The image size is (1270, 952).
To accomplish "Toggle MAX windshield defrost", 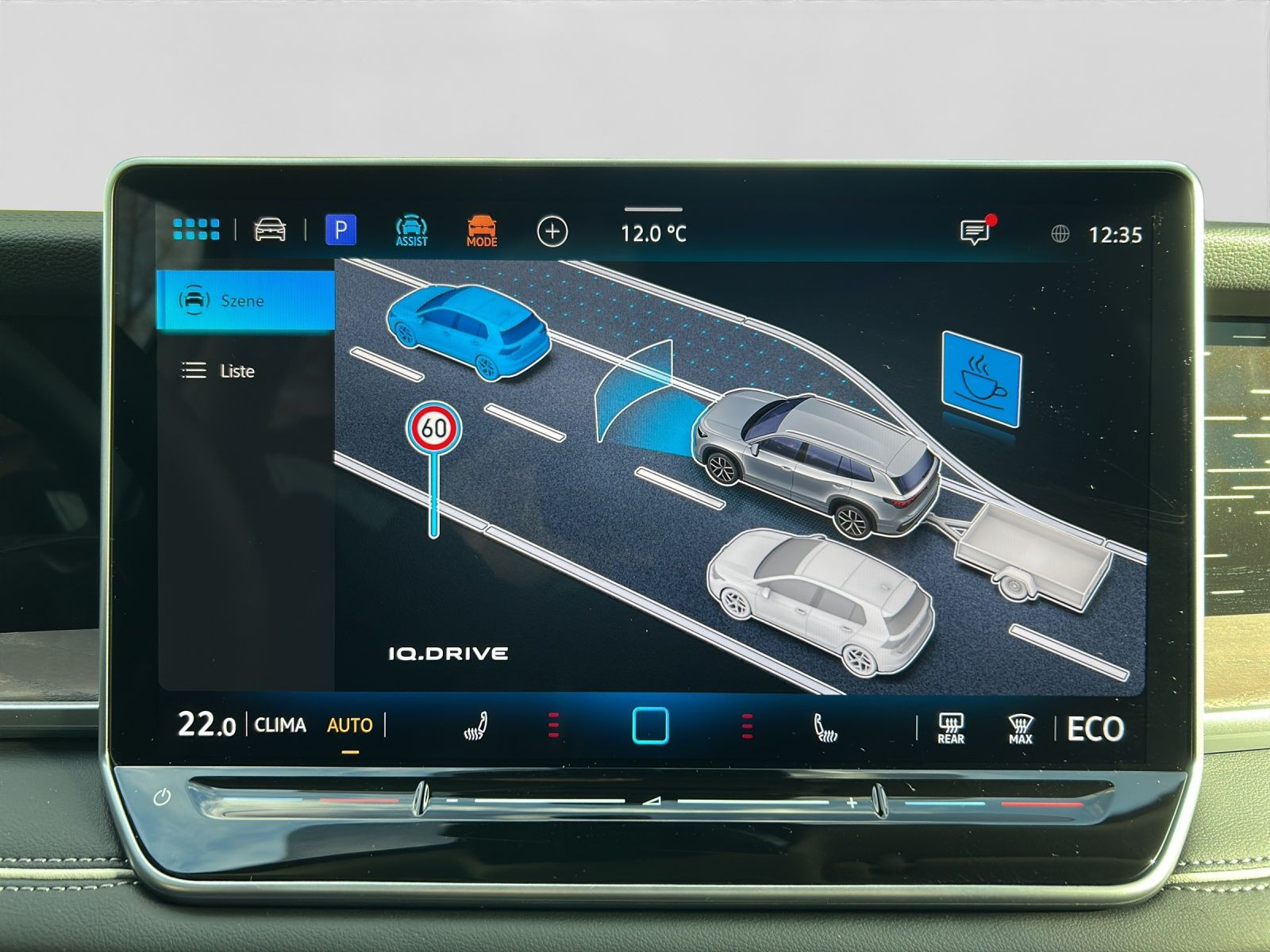I will (x=1020, y=728).
